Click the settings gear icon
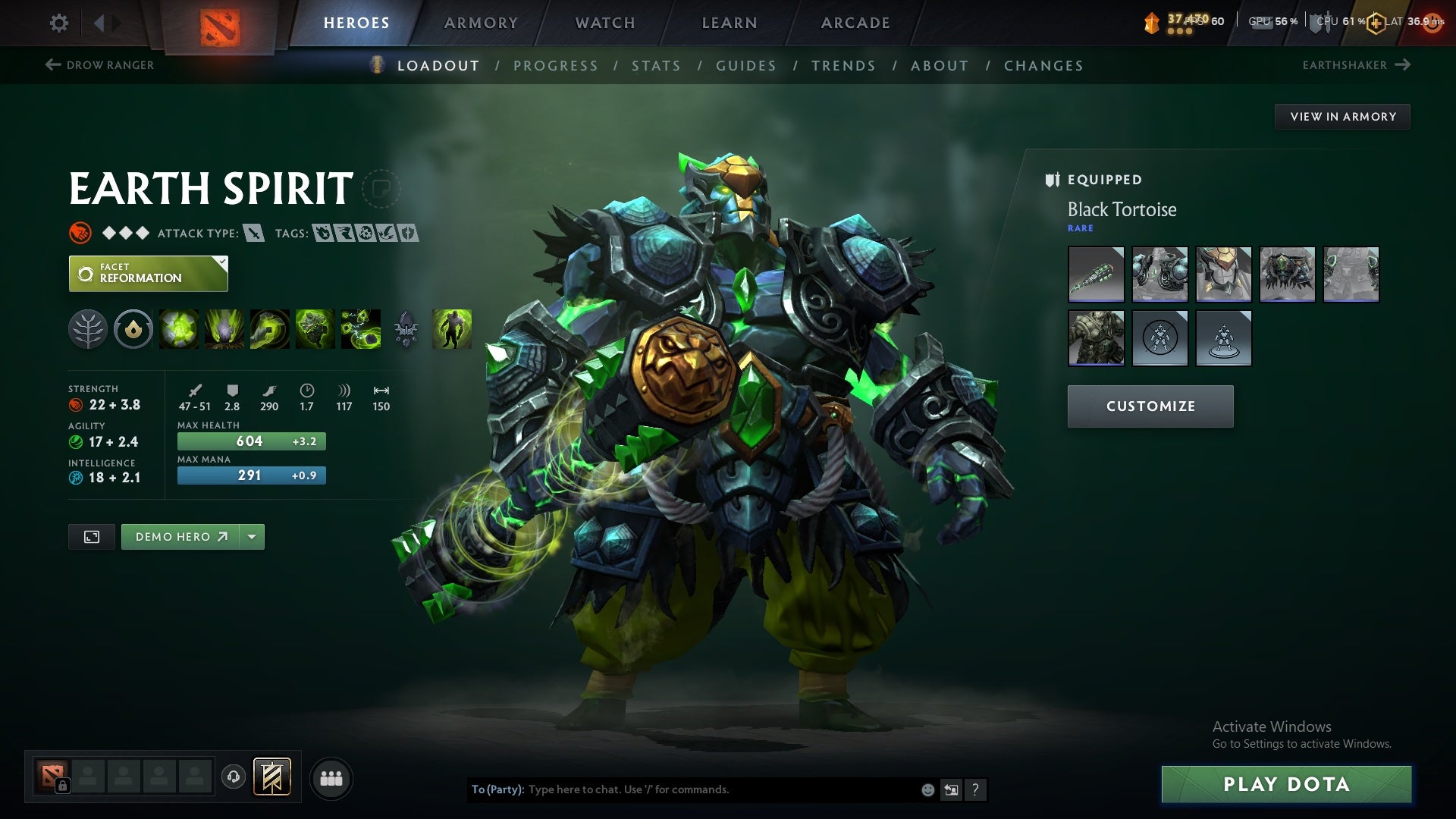 59,23
